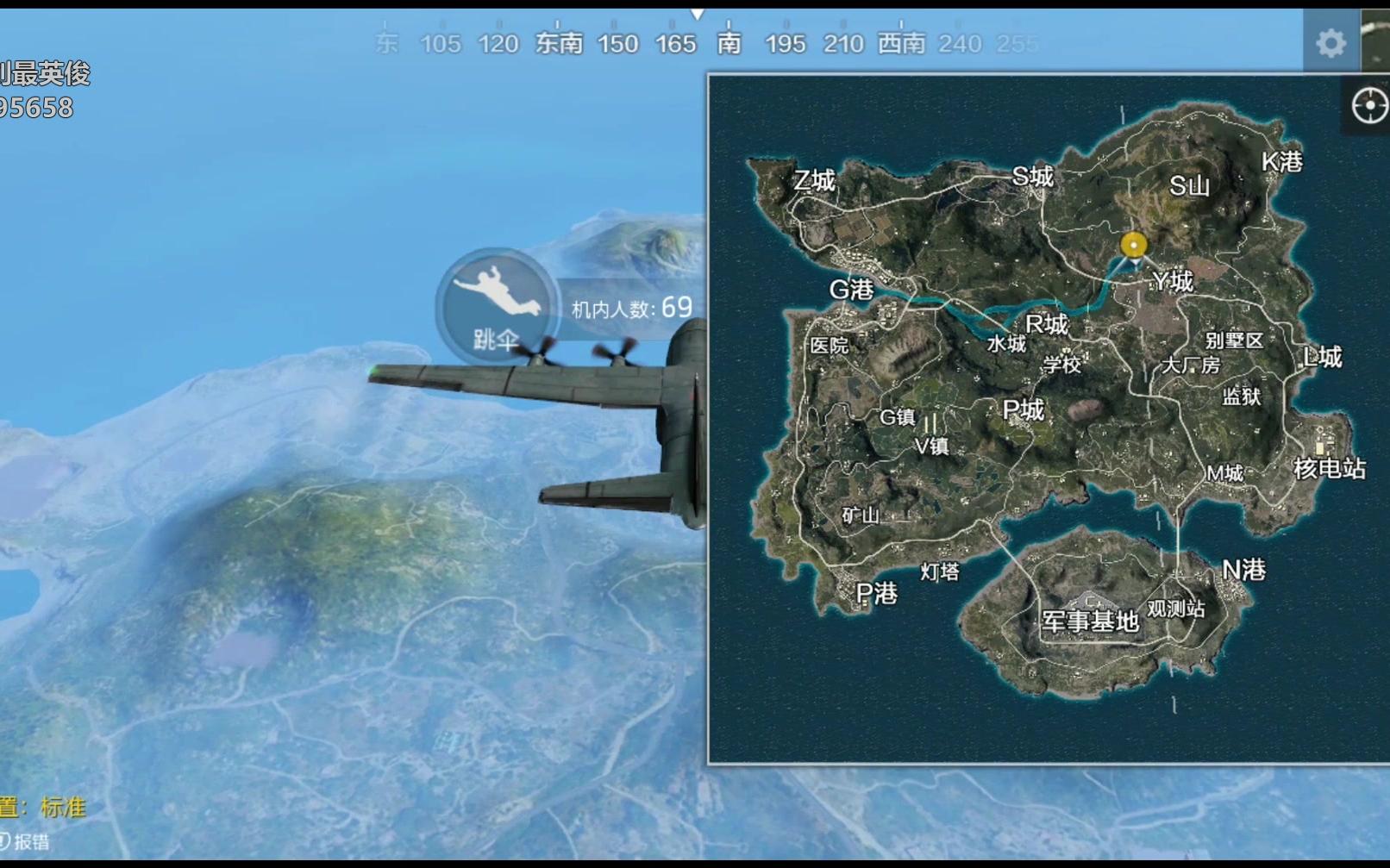Select the yellow marker pin near Y城
This screenshot has height=868, width=1390.
(1133, 246)
